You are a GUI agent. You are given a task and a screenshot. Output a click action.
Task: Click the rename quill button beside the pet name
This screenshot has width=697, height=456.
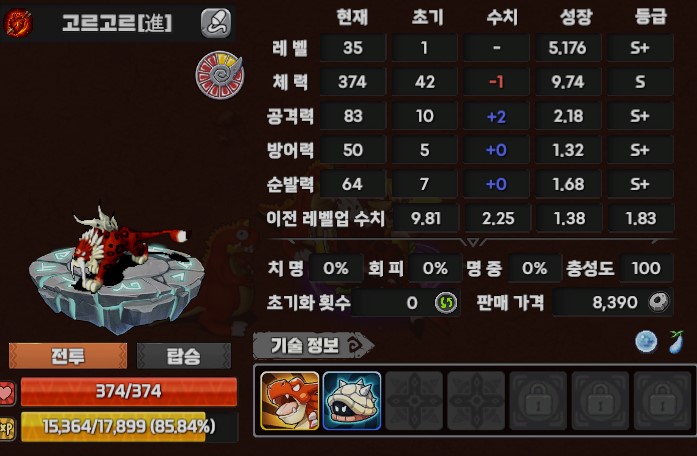(215, 22)
